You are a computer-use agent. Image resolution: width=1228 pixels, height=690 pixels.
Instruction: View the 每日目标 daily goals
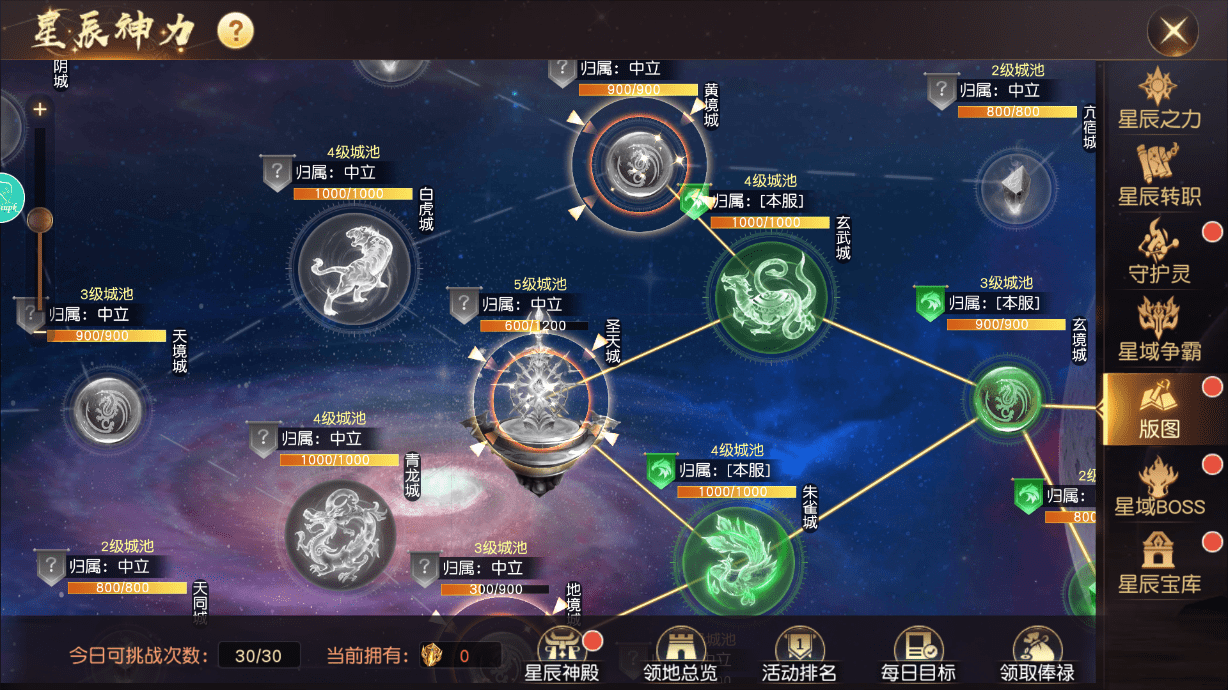(918, 655)
